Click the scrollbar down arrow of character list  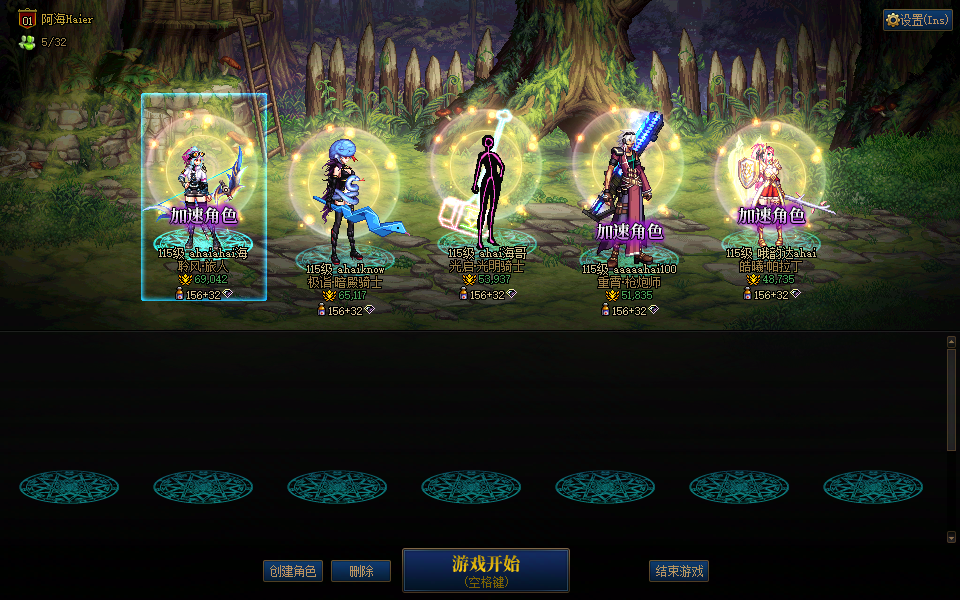[x=951, y=537]
